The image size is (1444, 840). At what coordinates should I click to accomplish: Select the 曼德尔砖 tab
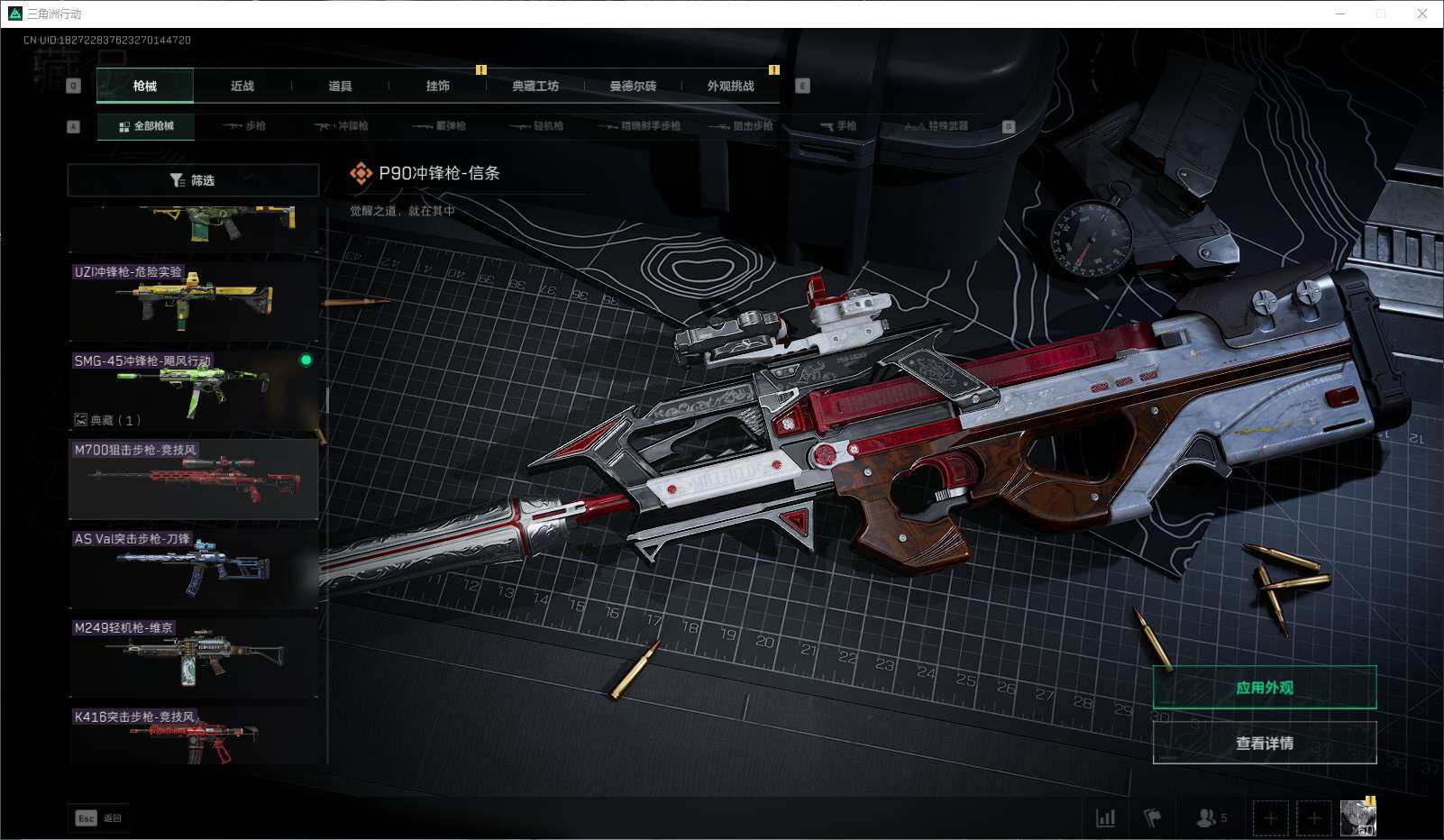633,87
